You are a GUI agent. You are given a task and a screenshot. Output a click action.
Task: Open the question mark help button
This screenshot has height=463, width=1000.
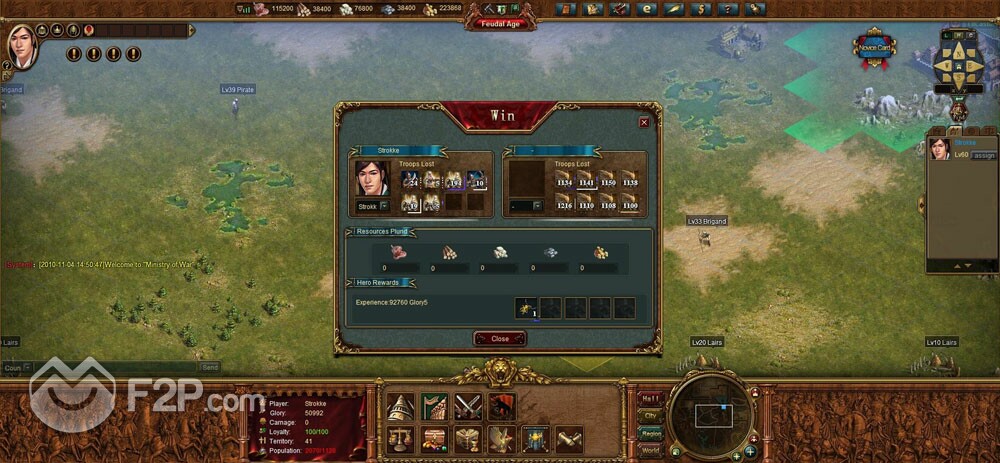(726, 9)
